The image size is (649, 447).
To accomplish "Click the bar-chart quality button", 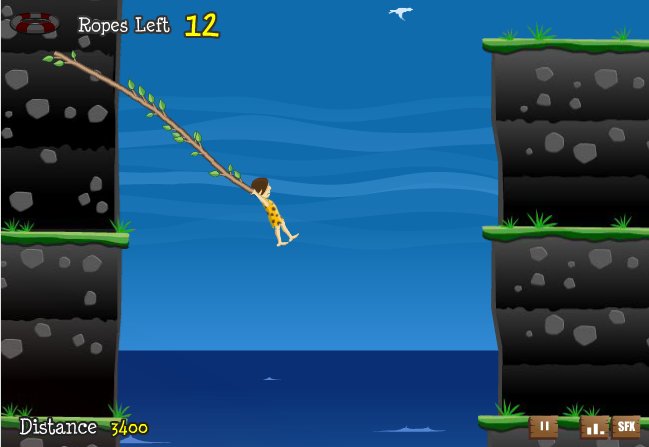I will pyautogui.click(x=594, y=428).
